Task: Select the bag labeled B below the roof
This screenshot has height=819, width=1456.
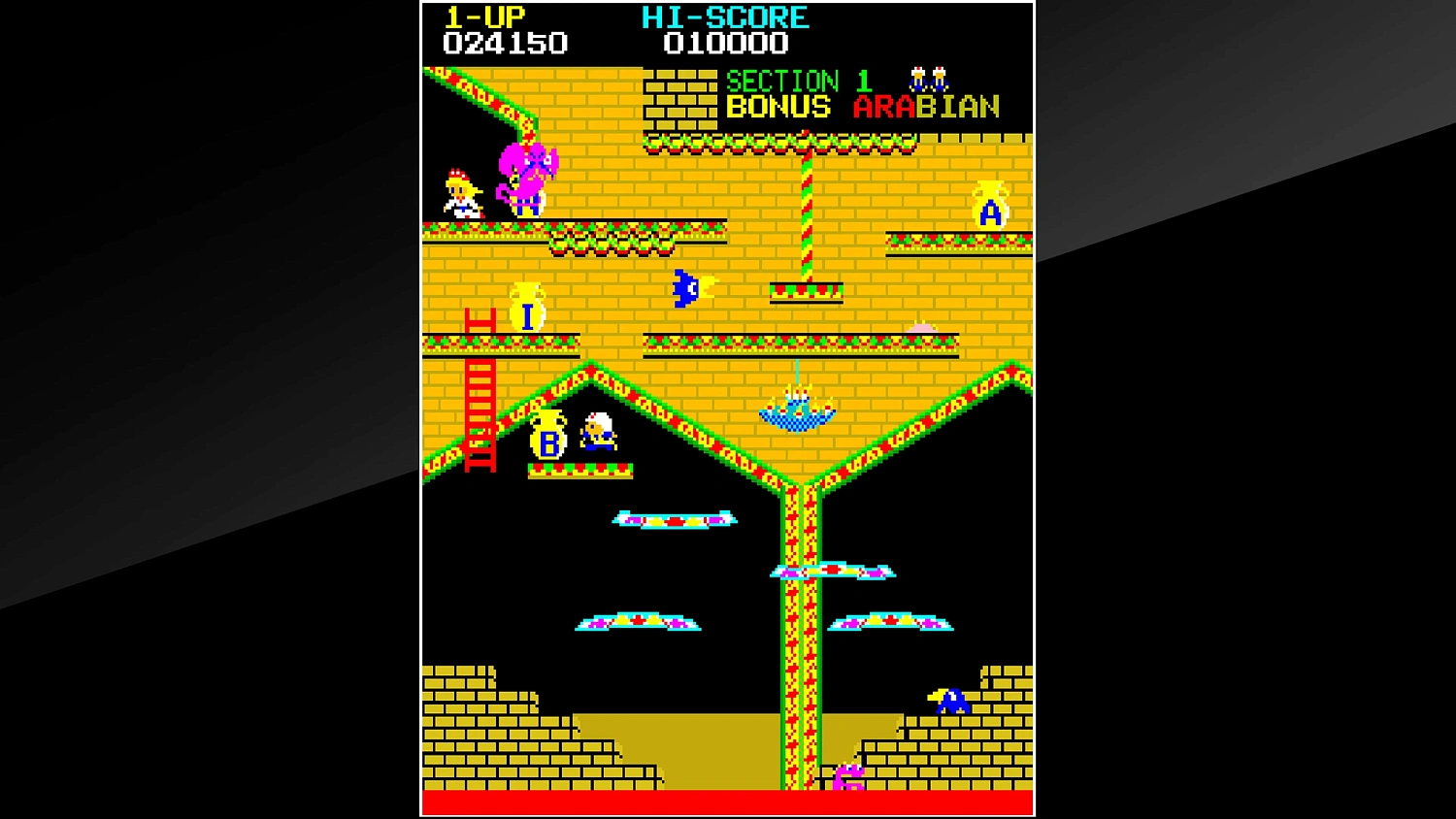Action: [x=549, y=442]
